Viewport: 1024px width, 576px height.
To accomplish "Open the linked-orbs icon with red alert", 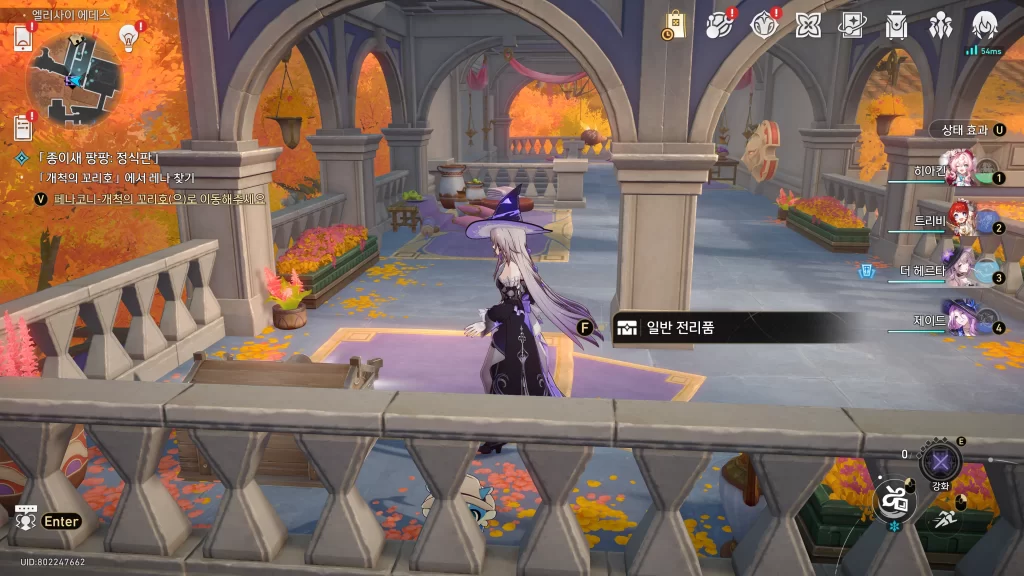I will (x=720, y=24).
